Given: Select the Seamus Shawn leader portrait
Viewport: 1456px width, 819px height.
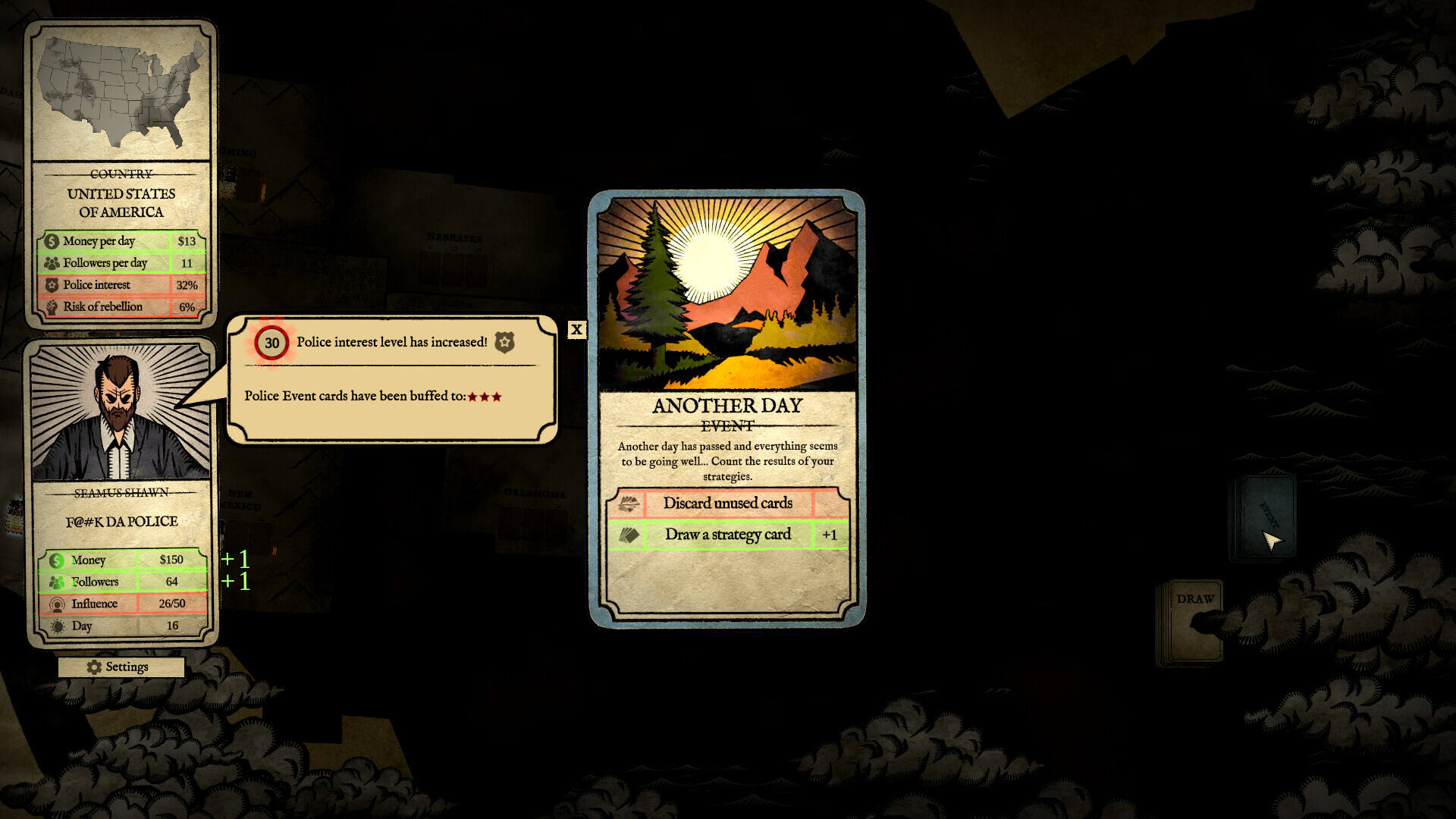Looking at the screenshot, I should coord(120,413).
